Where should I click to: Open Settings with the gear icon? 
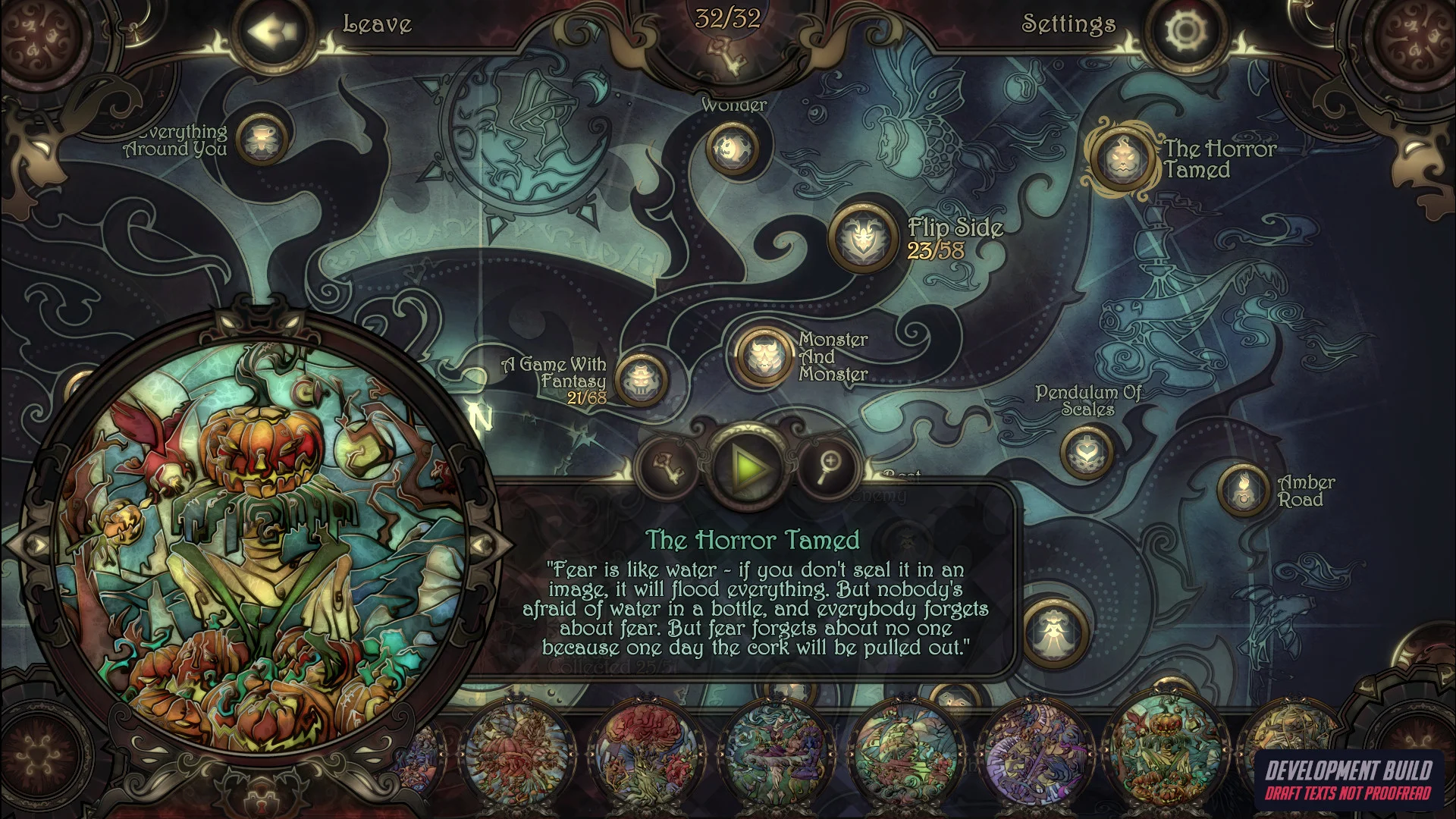(1185, 32)
